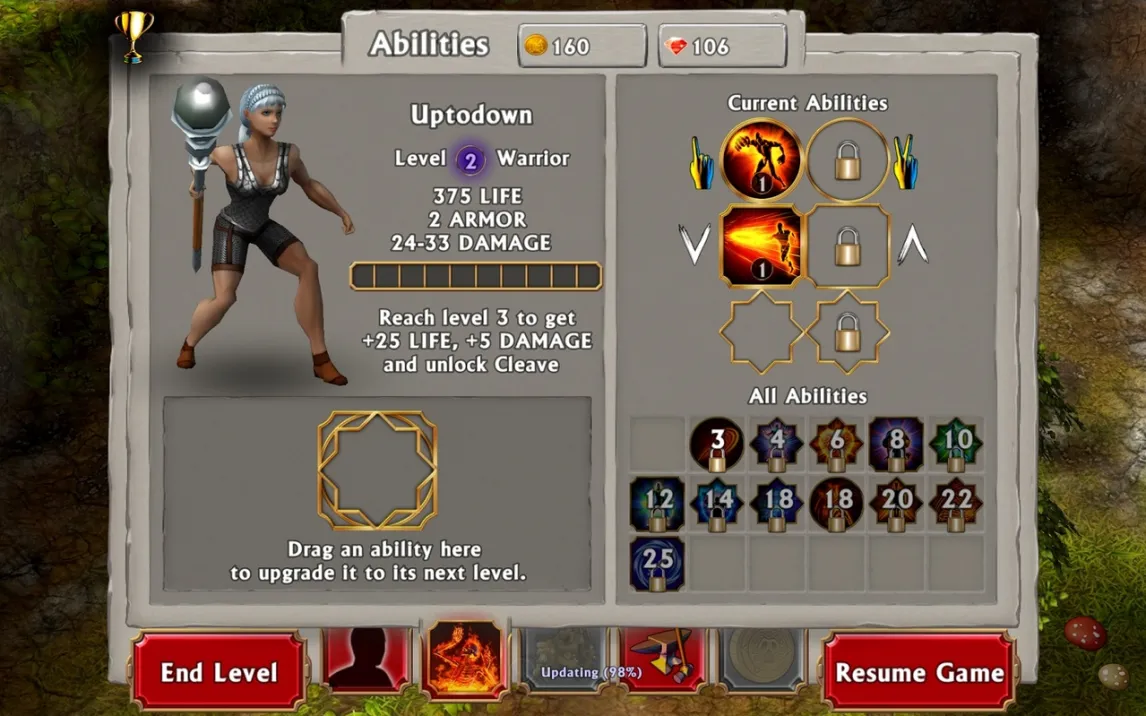Select the locked round current ability slot

pyautogui.click(x=848, y=160)
